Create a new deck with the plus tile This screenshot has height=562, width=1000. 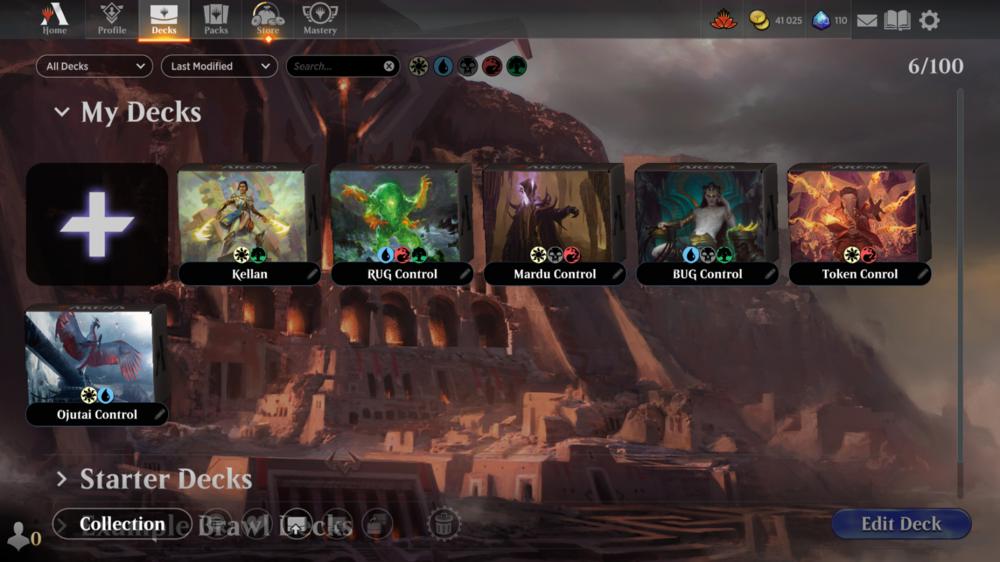pyautogui.click(x=97, y=224)
